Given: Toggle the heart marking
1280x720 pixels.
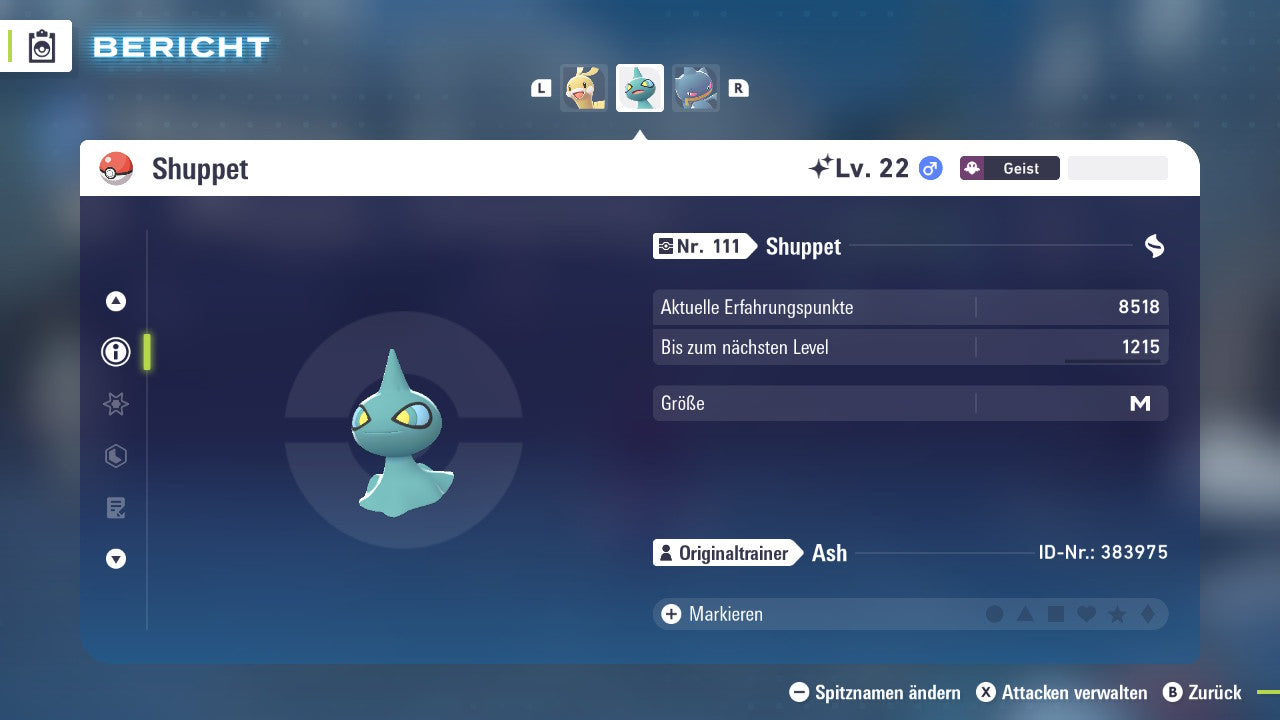Looking at the screenshot, I should coord(1086,614).
